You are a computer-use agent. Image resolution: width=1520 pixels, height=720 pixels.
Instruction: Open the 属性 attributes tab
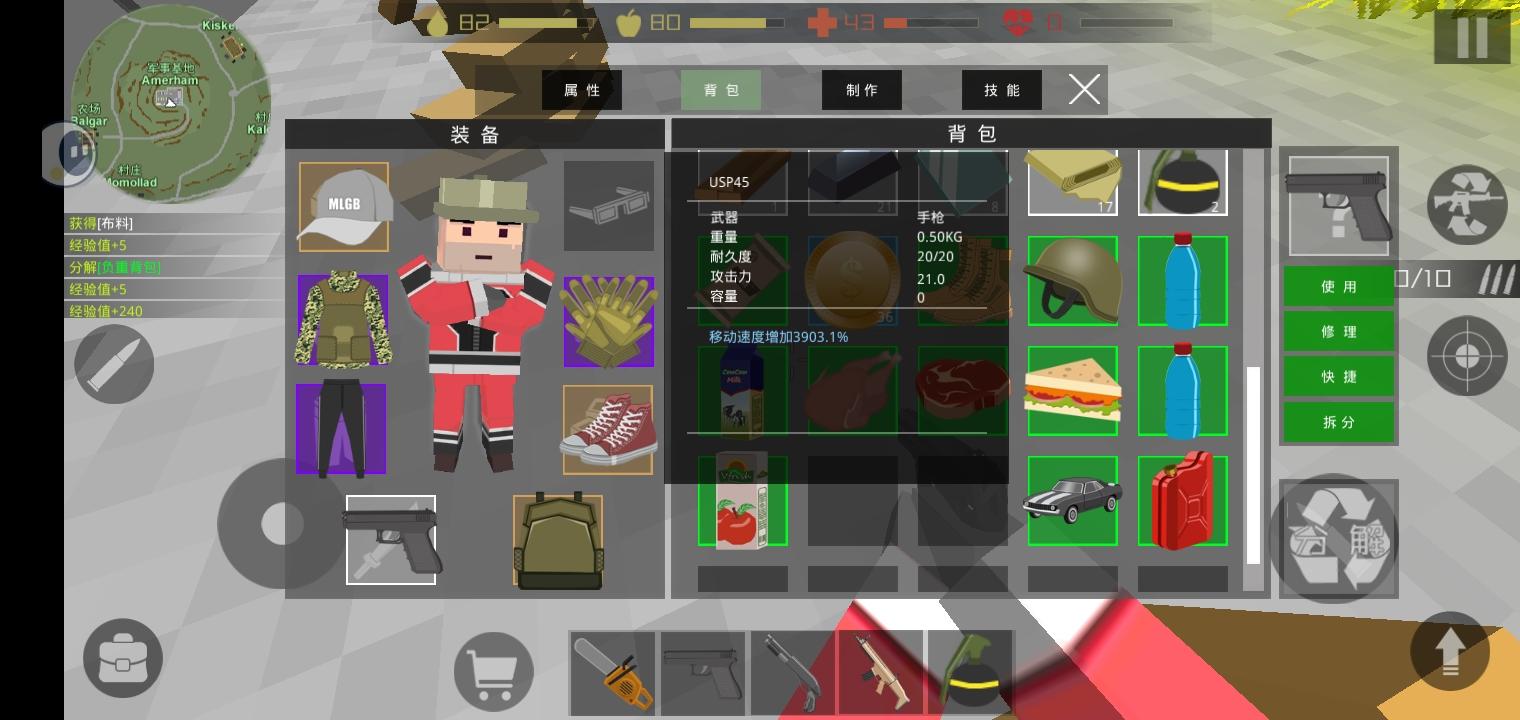tap(582, 90)
